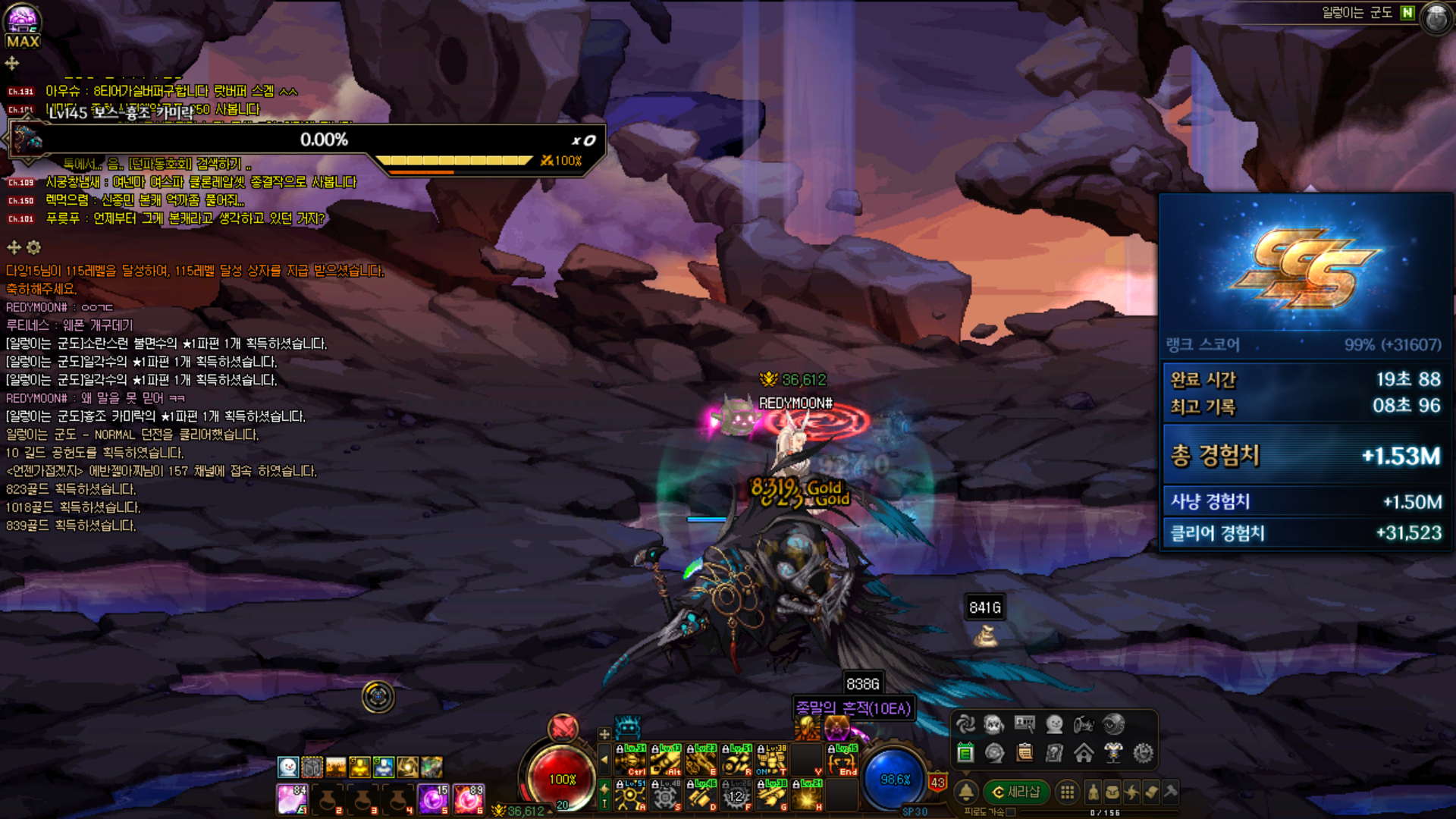Open the nine-dot grid menu button
The image size is (1456, 819).
pyautogui.click(x=1067, y=792)
